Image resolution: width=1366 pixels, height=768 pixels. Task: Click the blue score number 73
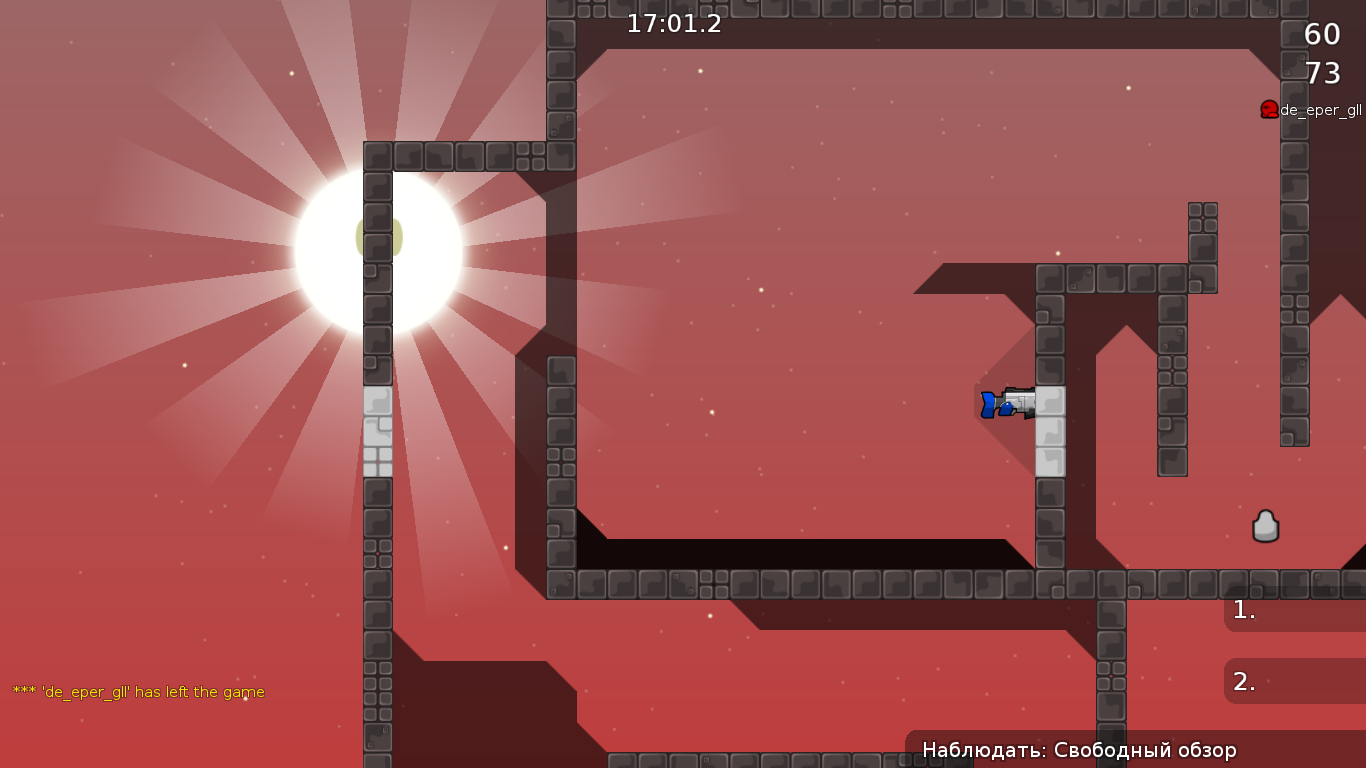(1324, 73)
